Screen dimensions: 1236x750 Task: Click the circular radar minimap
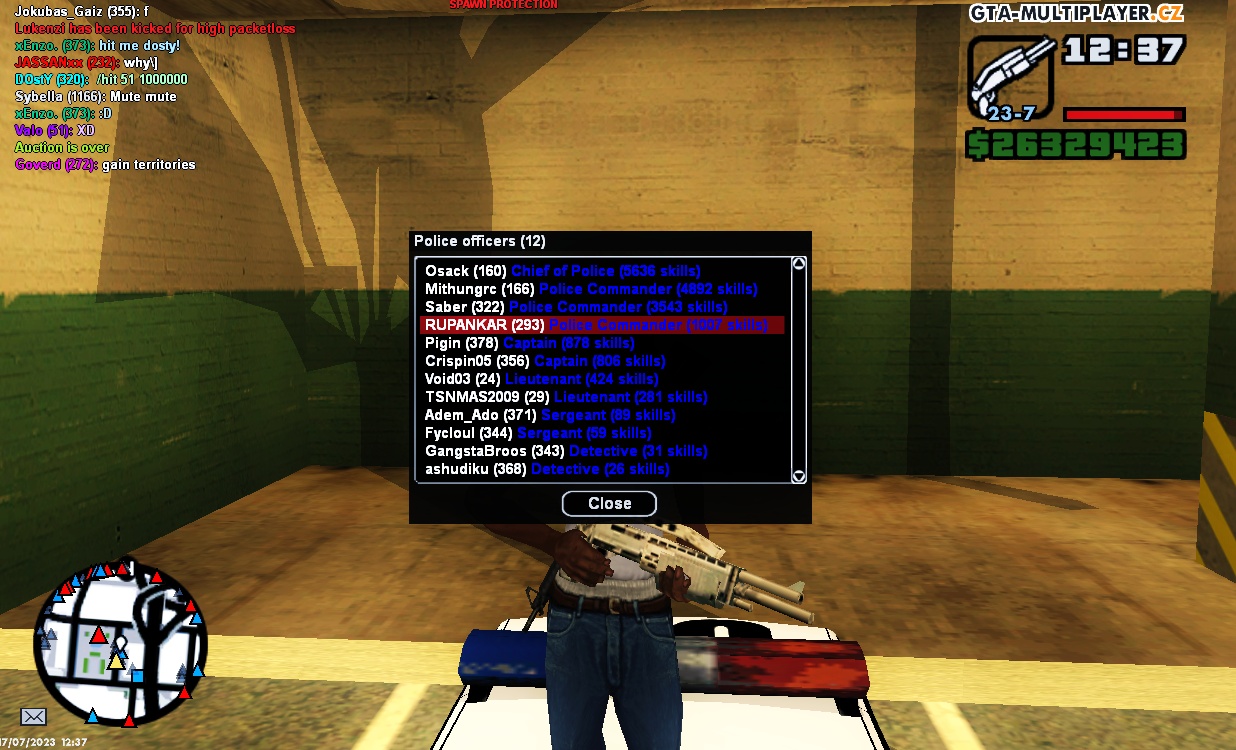point(119,642)
